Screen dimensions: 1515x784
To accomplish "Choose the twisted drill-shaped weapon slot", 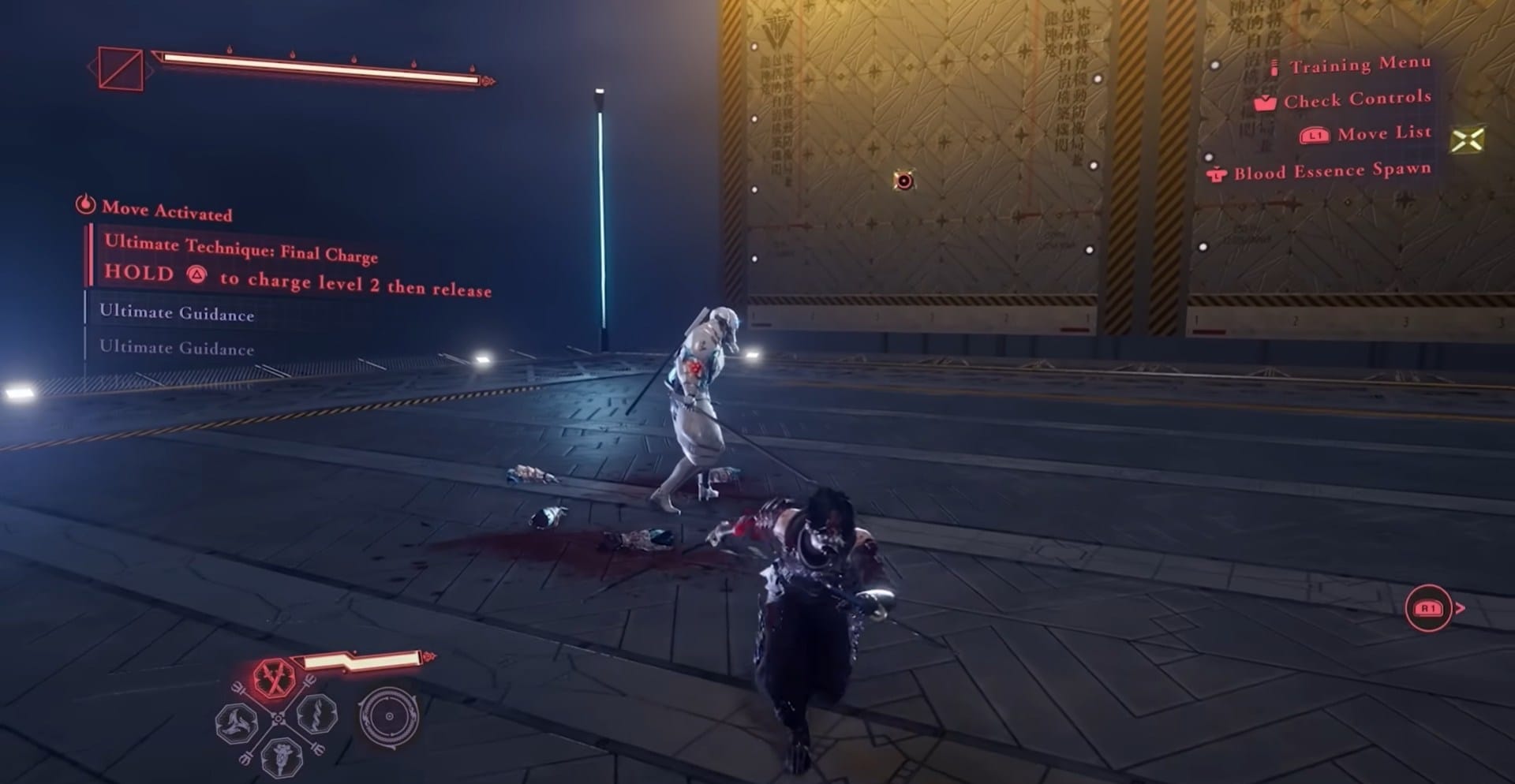I will (317, 715).
